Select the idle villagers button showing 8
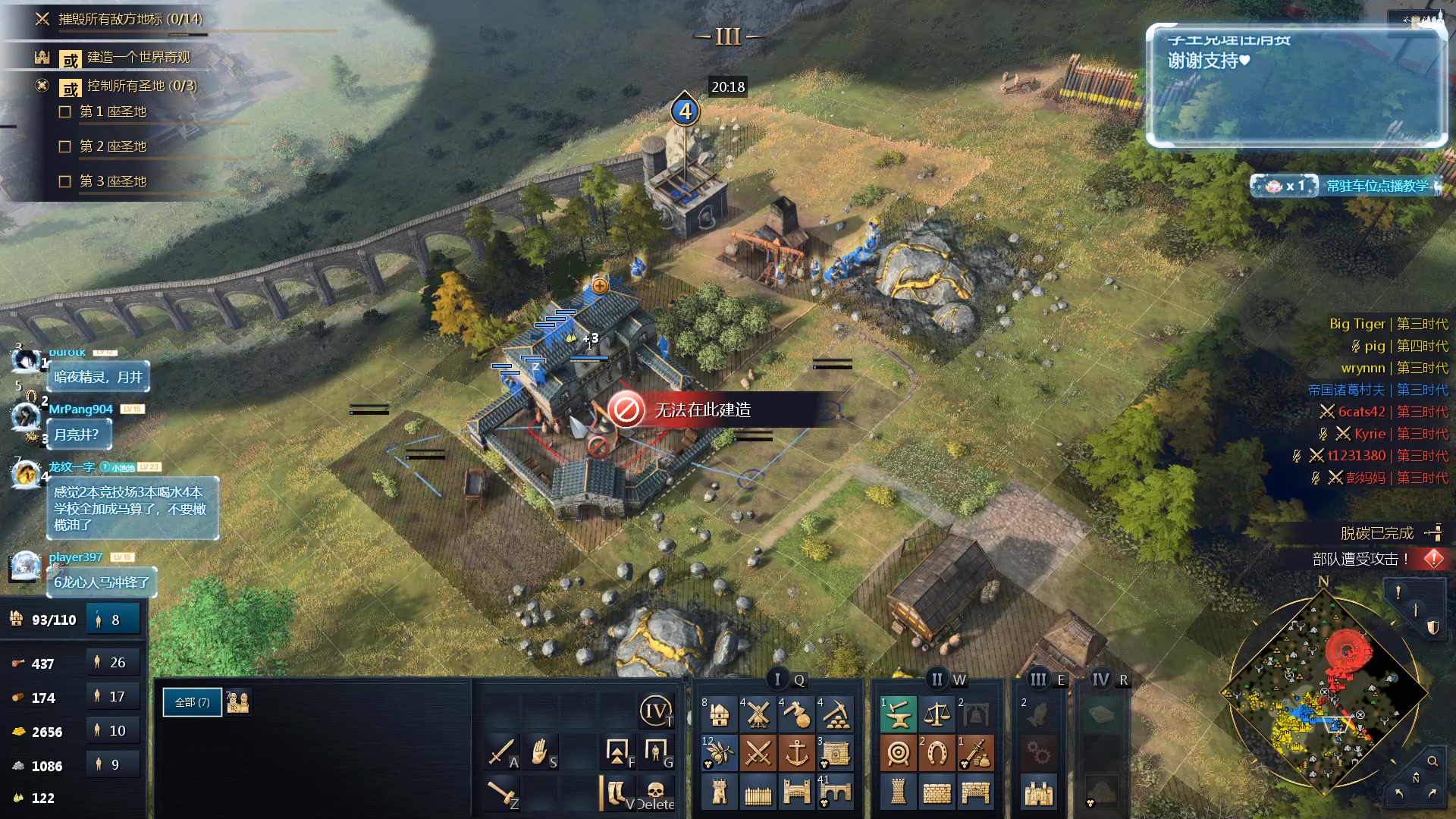The width and height of the screenshot is (1456, 819). [x=113, y=620]
